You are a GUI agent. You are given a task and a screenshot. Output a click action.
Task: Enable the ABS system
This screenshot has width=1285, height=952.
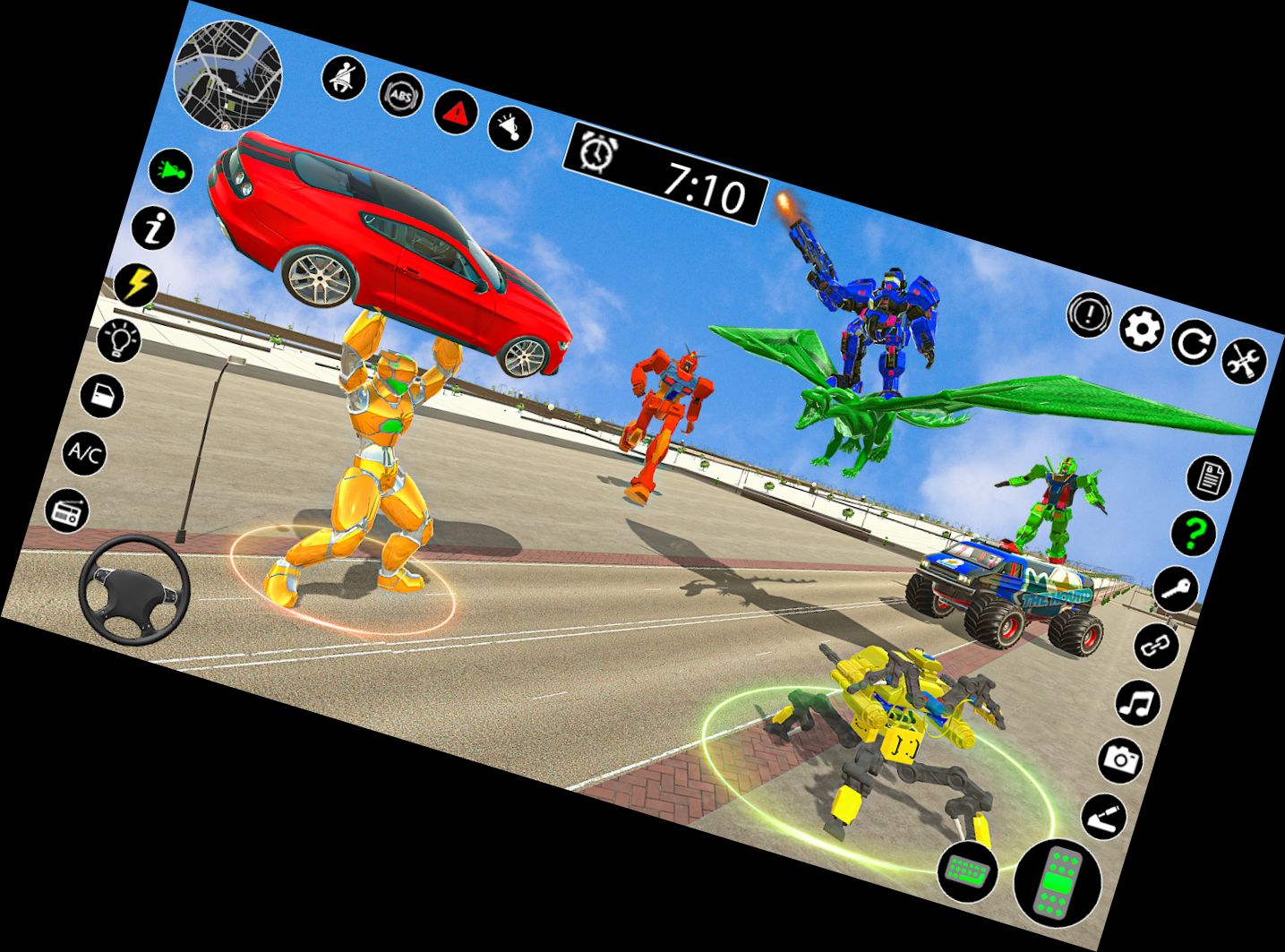click(x=401, y=94)
